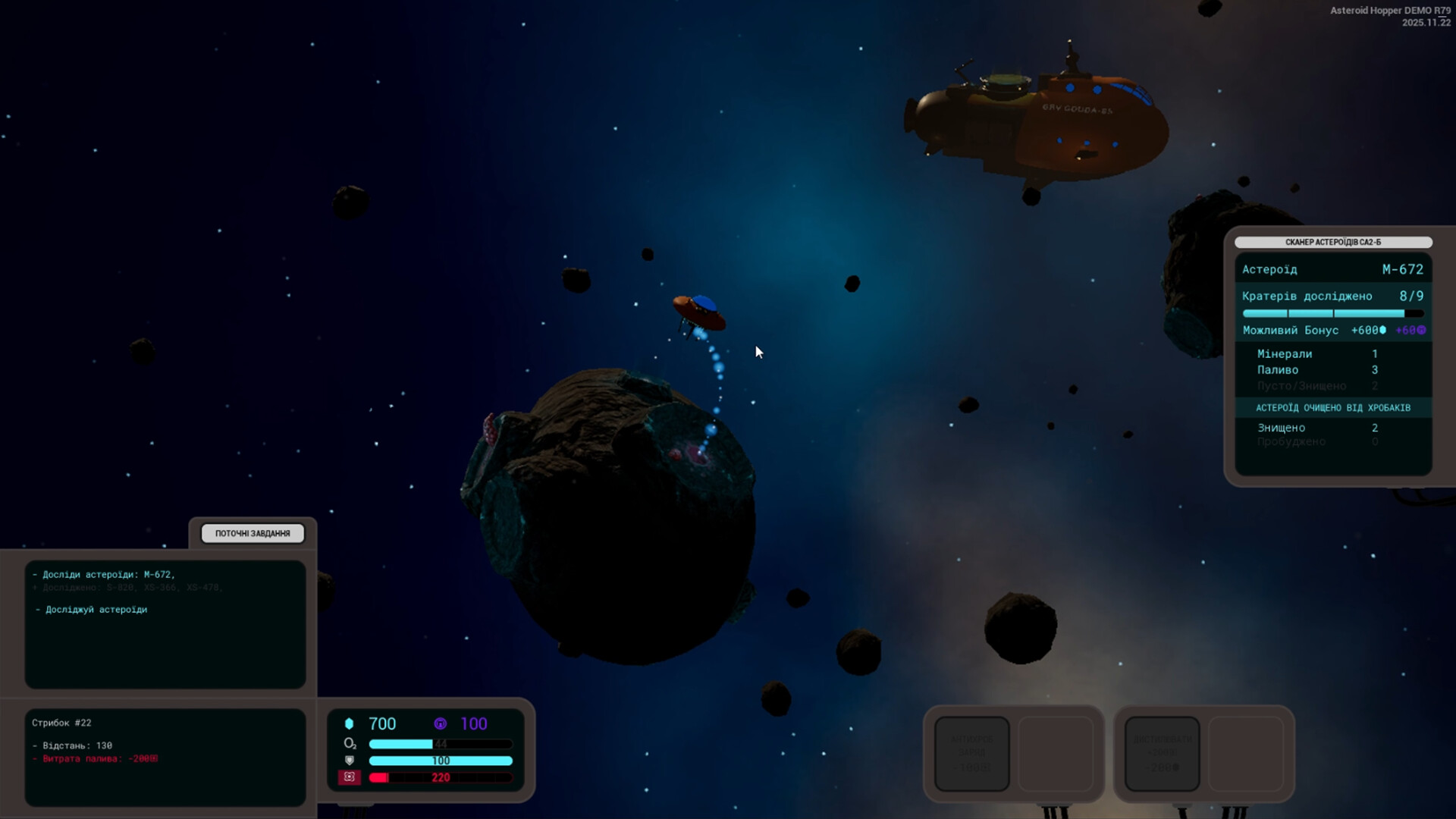Enable the ДИСТИЛЮВАТИ +200 module

pyautogui.click(x=1164, y=754)
